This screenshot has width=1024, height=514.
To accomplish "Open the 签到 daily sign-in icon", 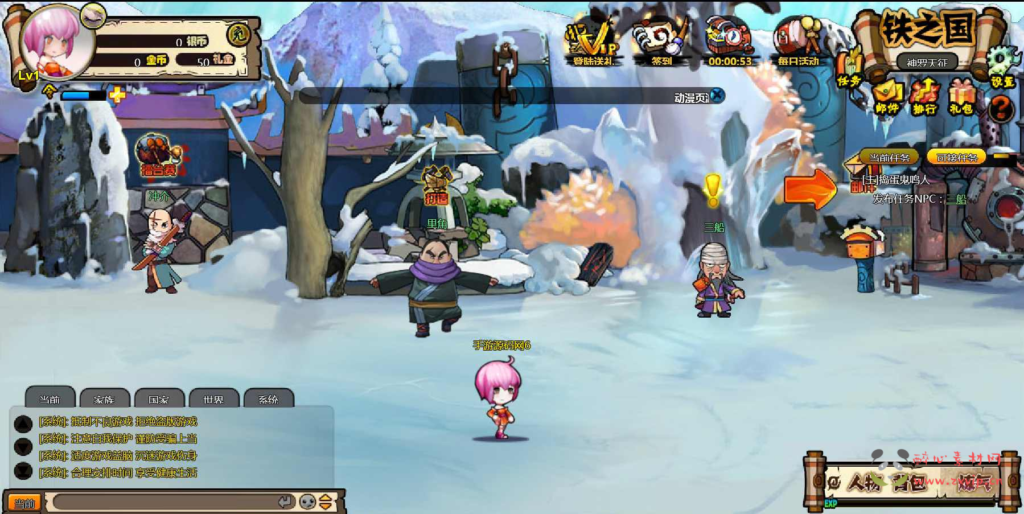I will tap(659, 41).
